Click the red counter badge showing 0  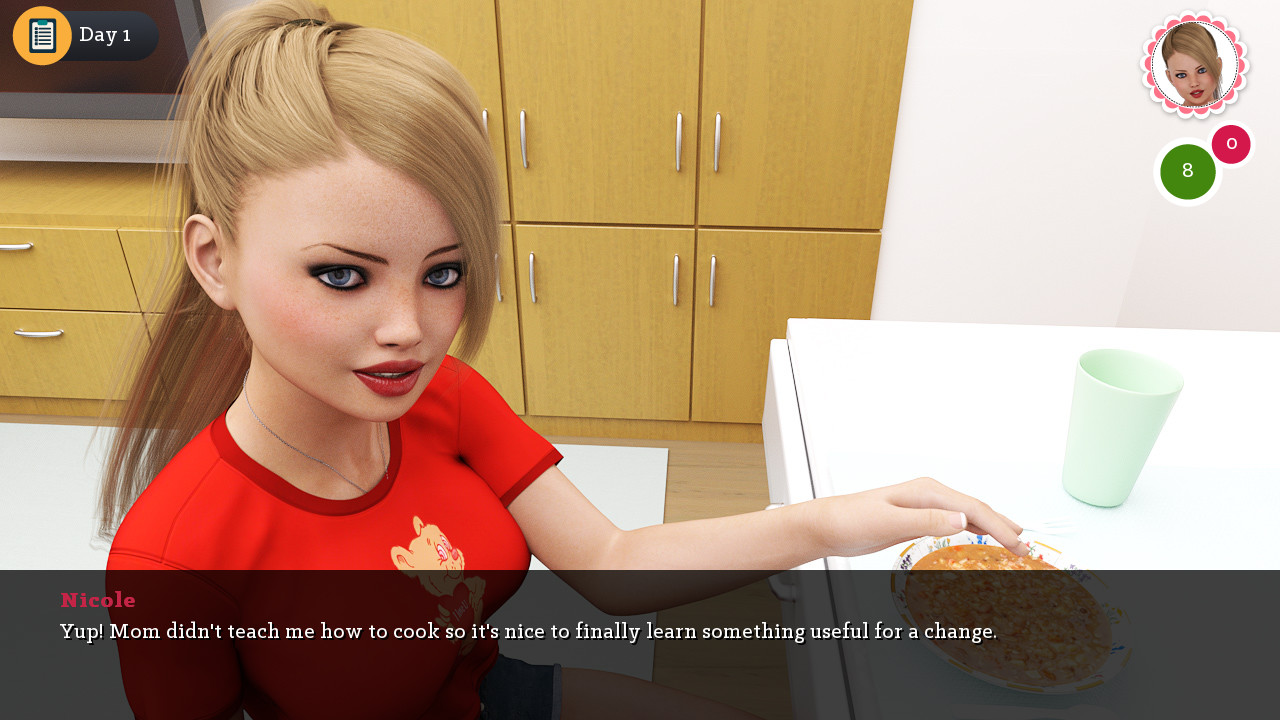(x=1231, y=144)
